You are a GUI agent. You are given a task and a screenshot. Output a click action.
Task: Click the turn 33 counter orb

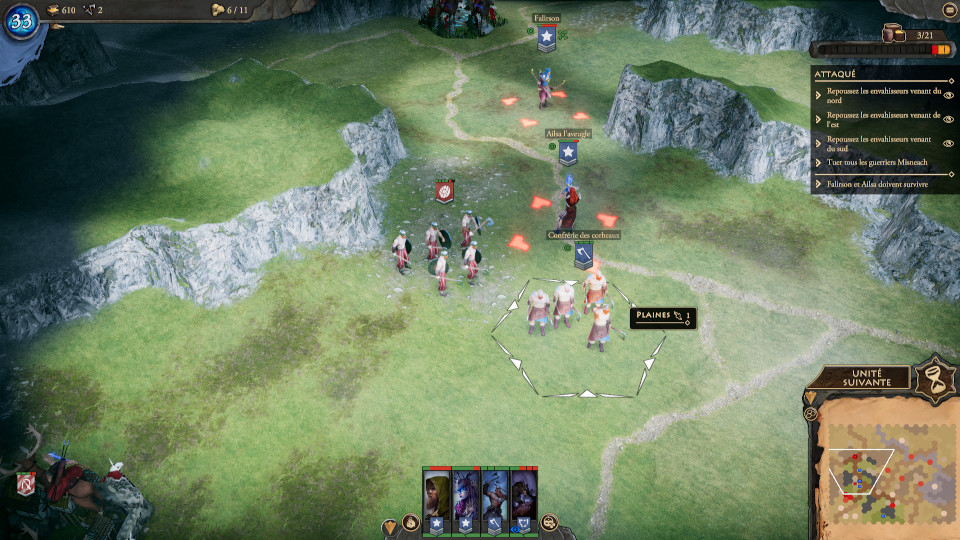point(21,20)
